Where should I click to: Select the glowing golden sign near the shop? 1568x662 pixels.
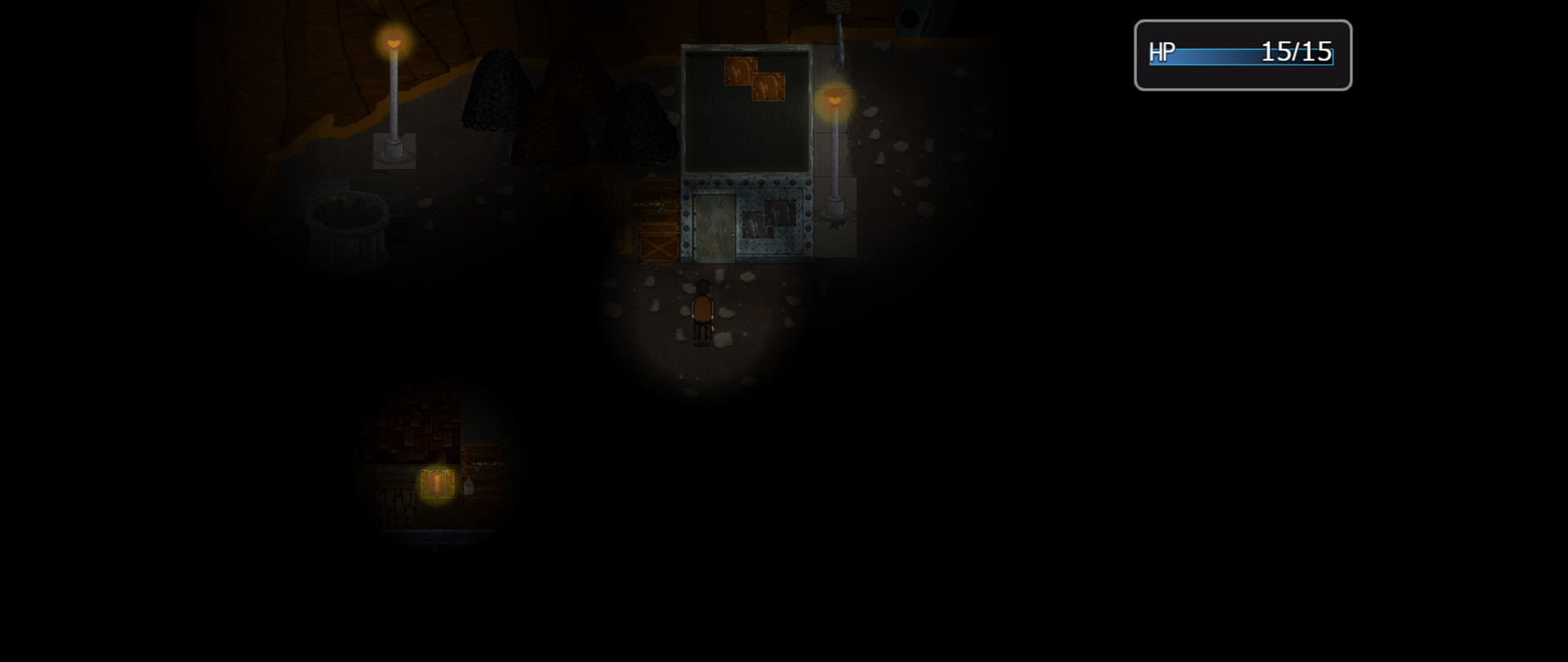[438, 484]
